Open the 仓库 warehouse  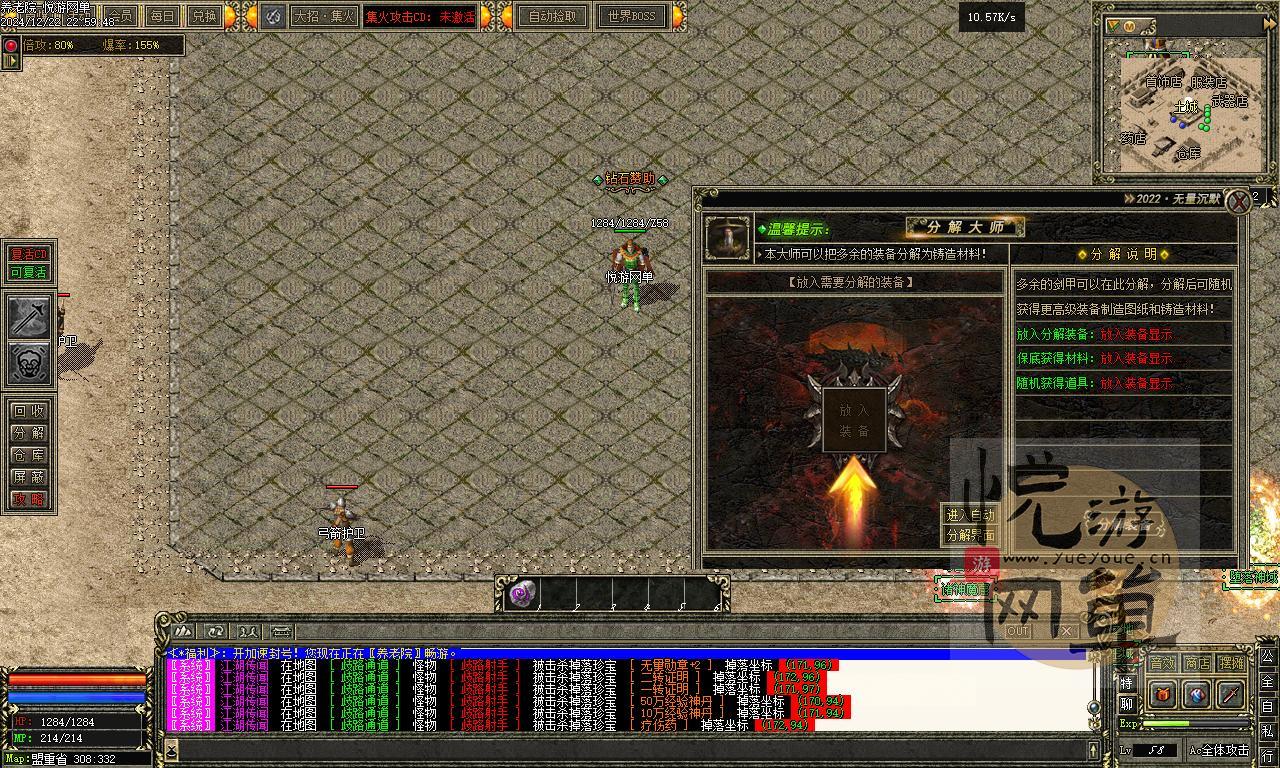pos(29,455)
